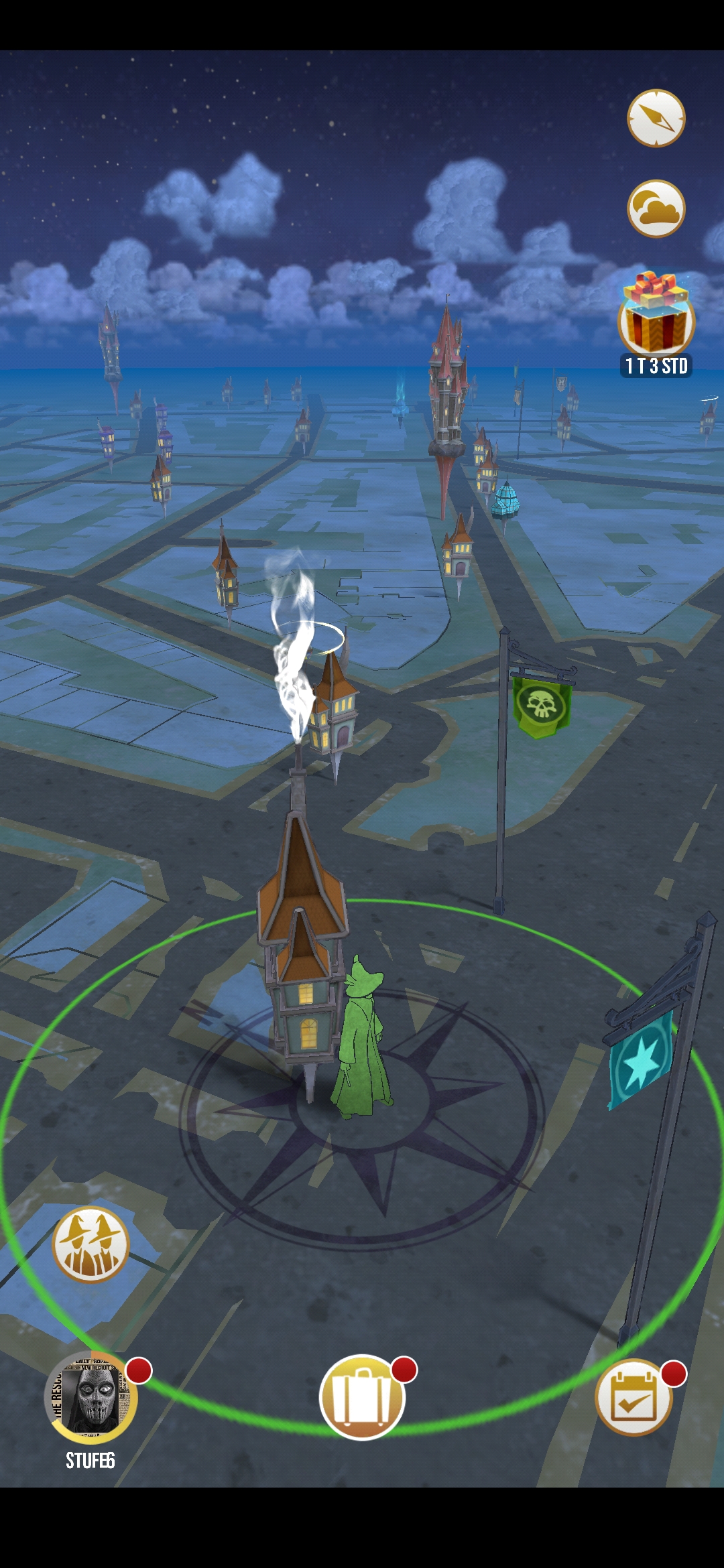Open the weather cloud indicator
Screen dimensions: 724x1568
pyautogui.click(x=656, y=208)
